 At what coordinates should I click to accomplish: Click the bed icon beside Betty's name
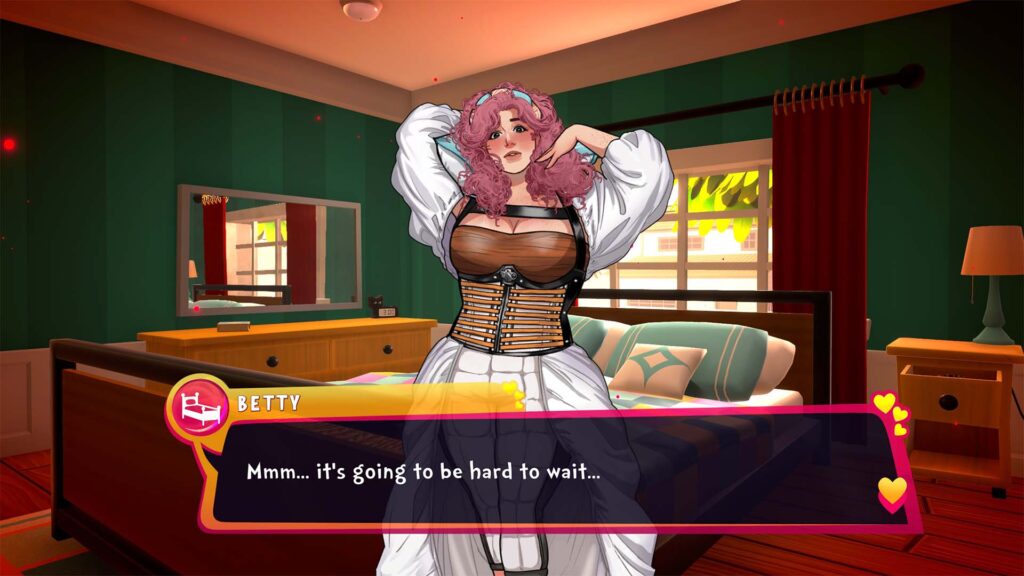197,406
